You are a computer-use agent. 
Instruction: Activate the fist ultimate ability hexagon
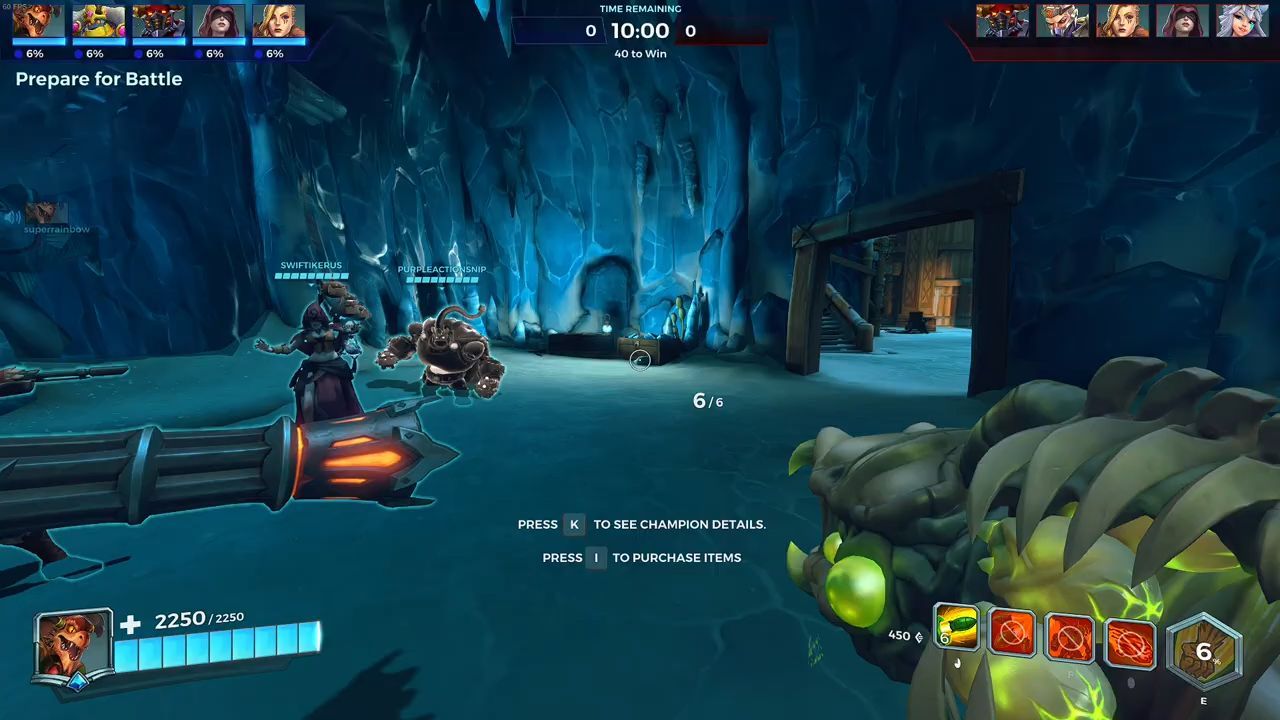(x=1203, y=653)
